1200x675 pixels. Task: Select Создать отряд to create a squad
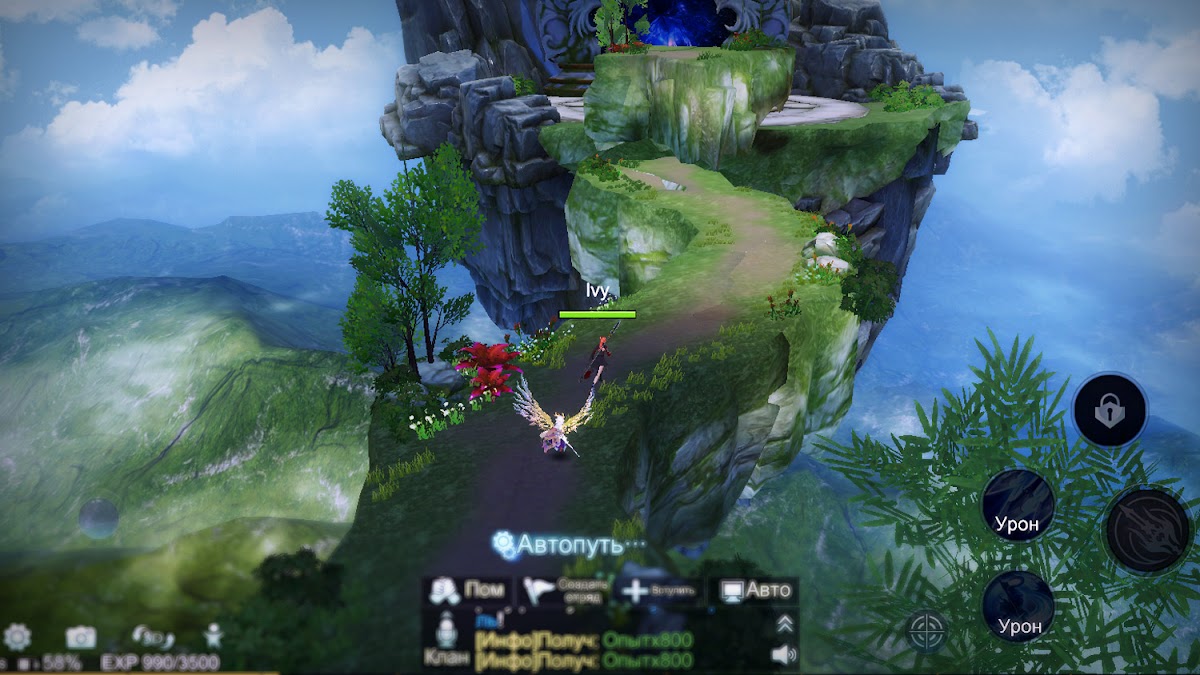pos(565,590)
